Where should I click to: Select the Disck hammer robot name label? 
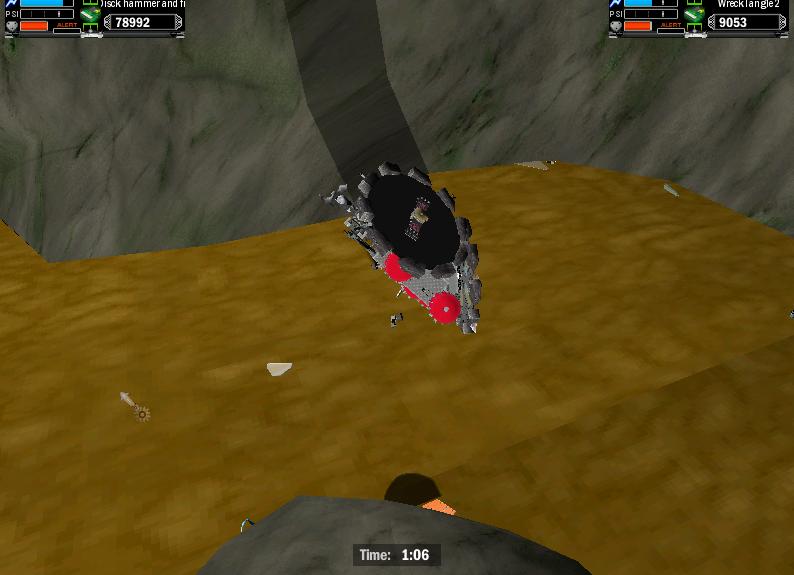[x=142, y=5]
